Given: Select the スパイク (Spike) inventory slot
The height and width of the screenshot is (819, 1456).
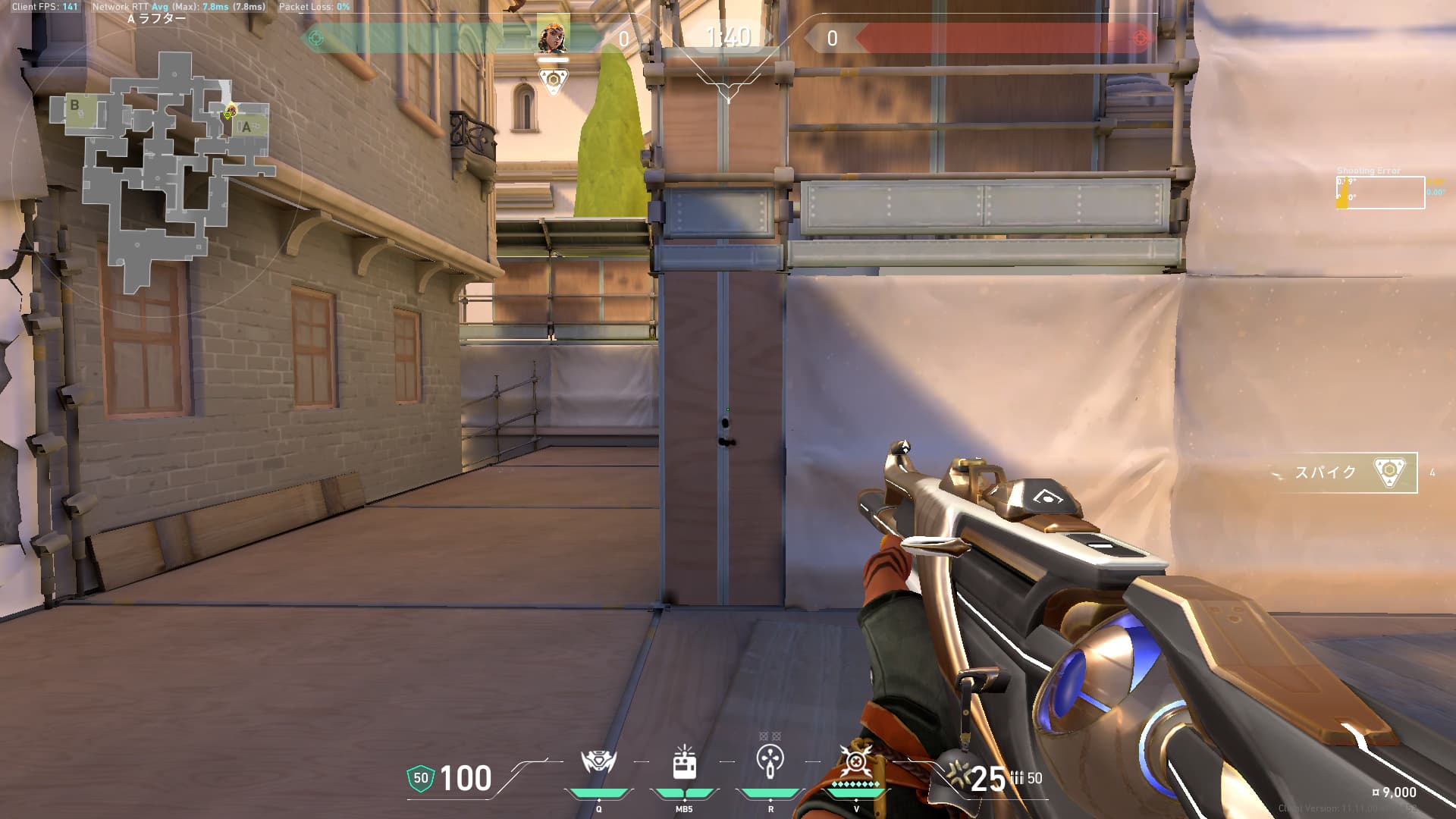Looking at the screenshot, I should 1346,472.
